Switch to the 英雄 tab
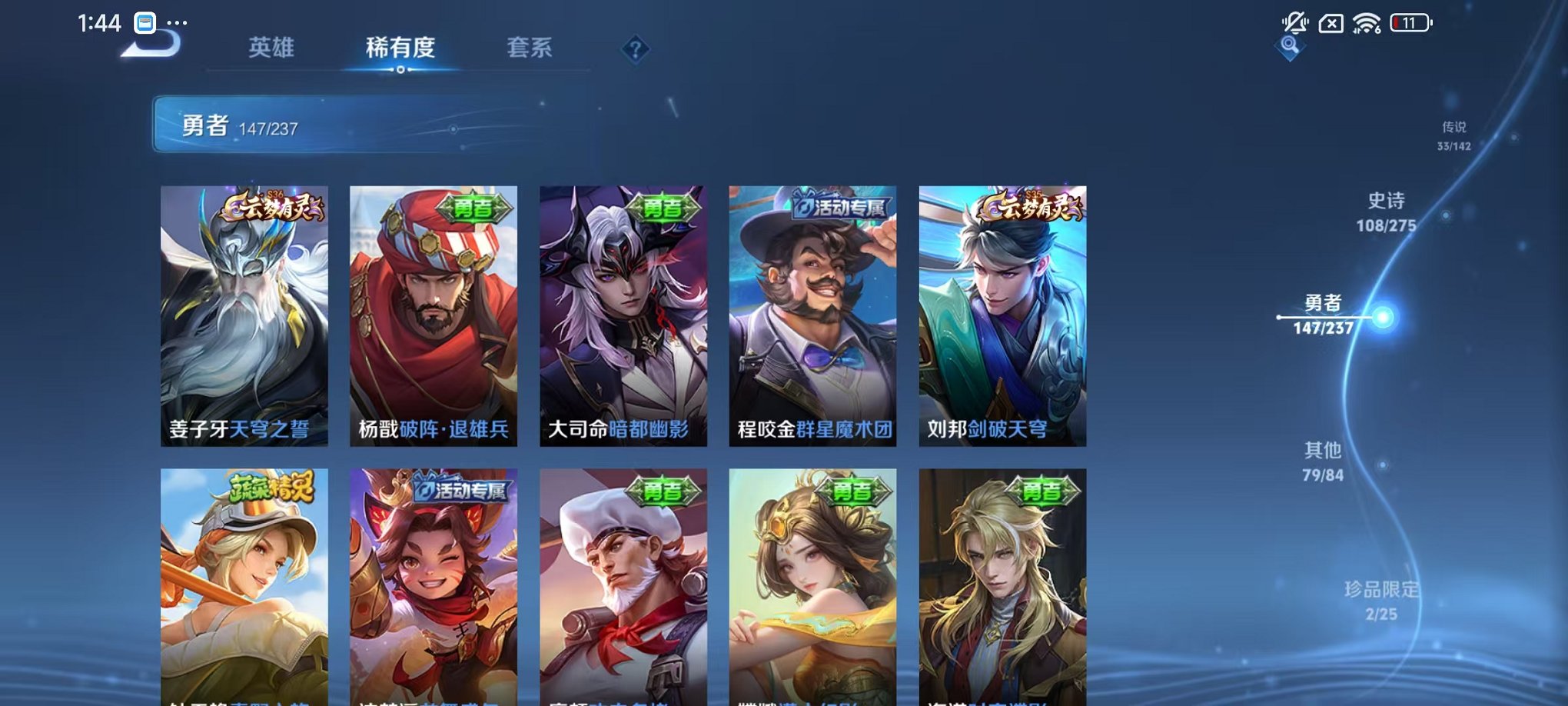1568x706 pixels. (274, 48)
